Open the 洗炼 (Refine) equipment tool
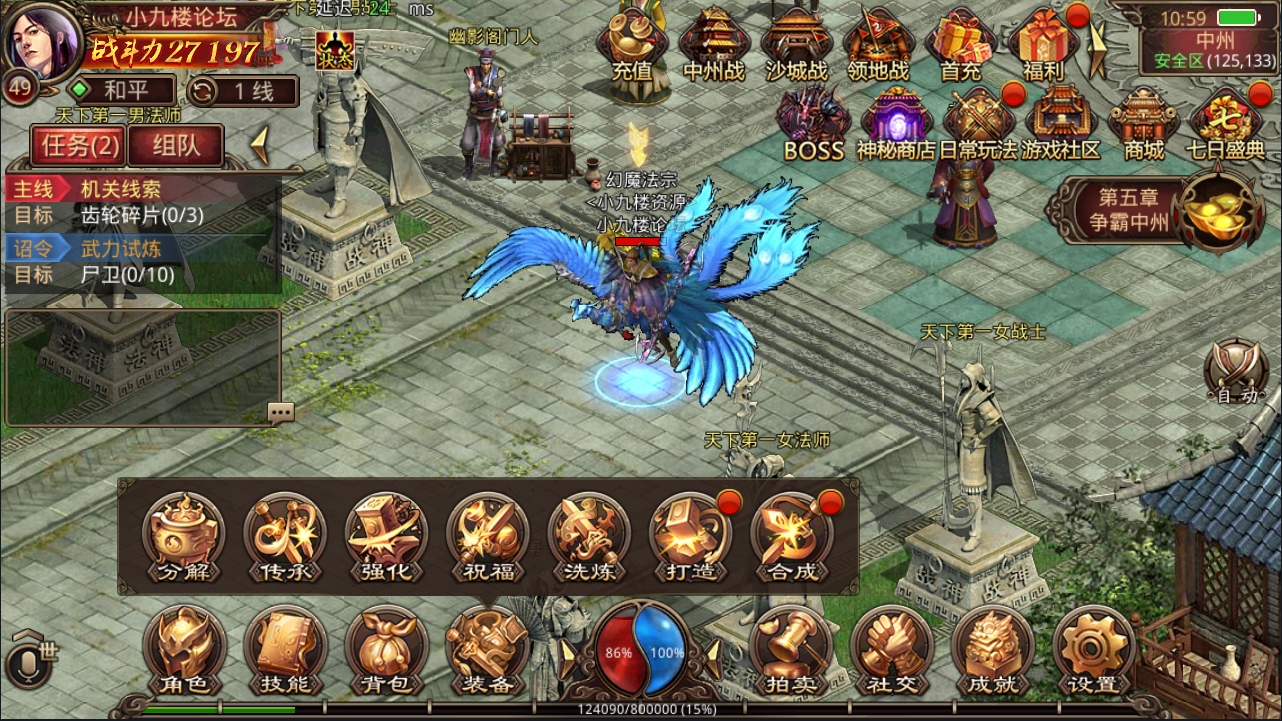This screenshot has width=1282, height=721. pos(588,538)
